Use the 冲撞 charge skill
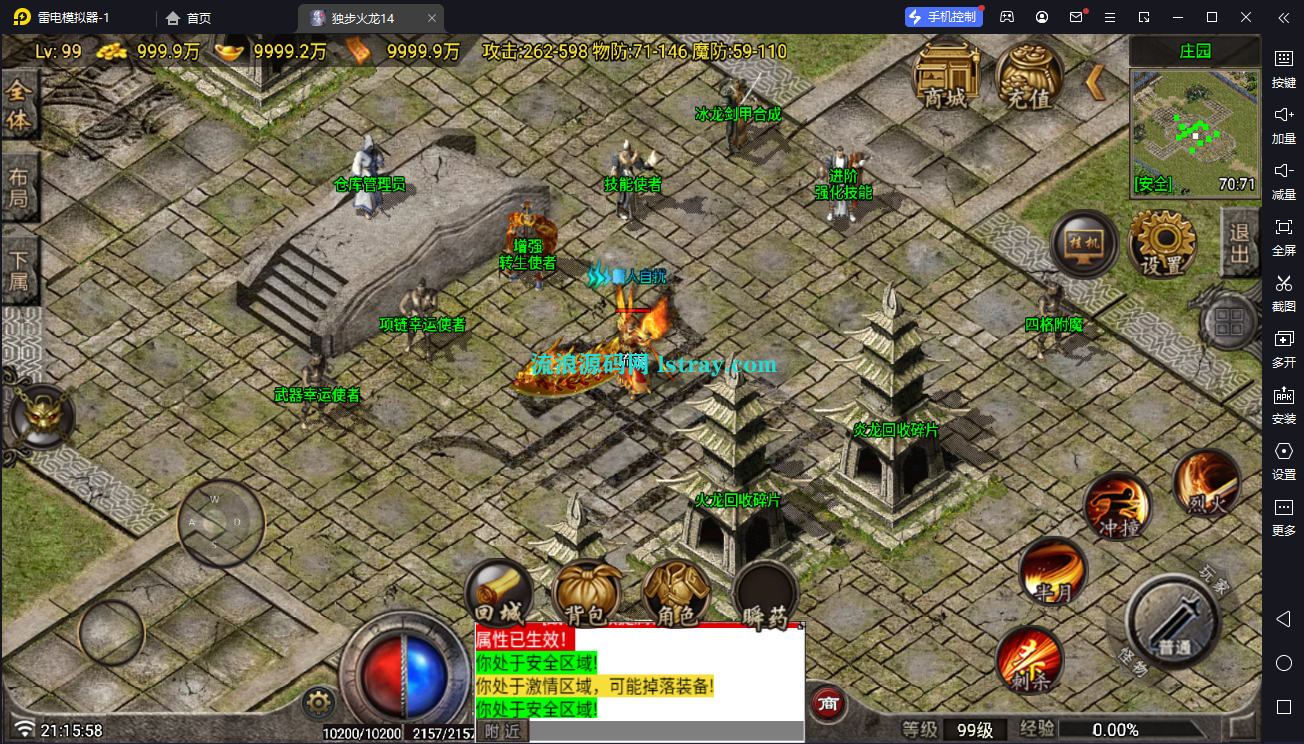The height and width of the screenshot is (744, 1304). pyautogui.click(x=1119, y=506)
